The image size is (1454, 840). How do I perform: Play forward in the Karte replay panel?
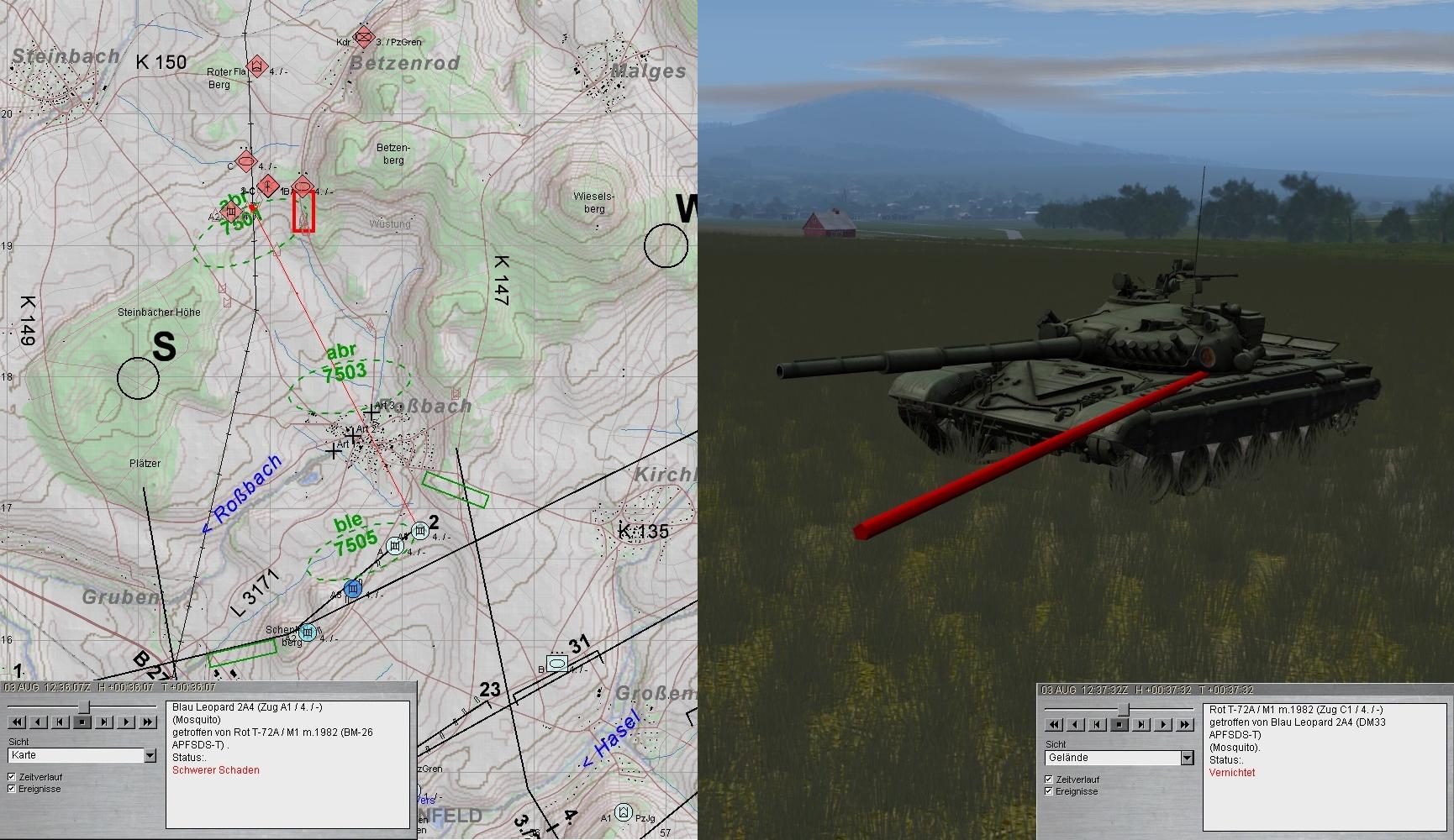[x=126, y=722]
